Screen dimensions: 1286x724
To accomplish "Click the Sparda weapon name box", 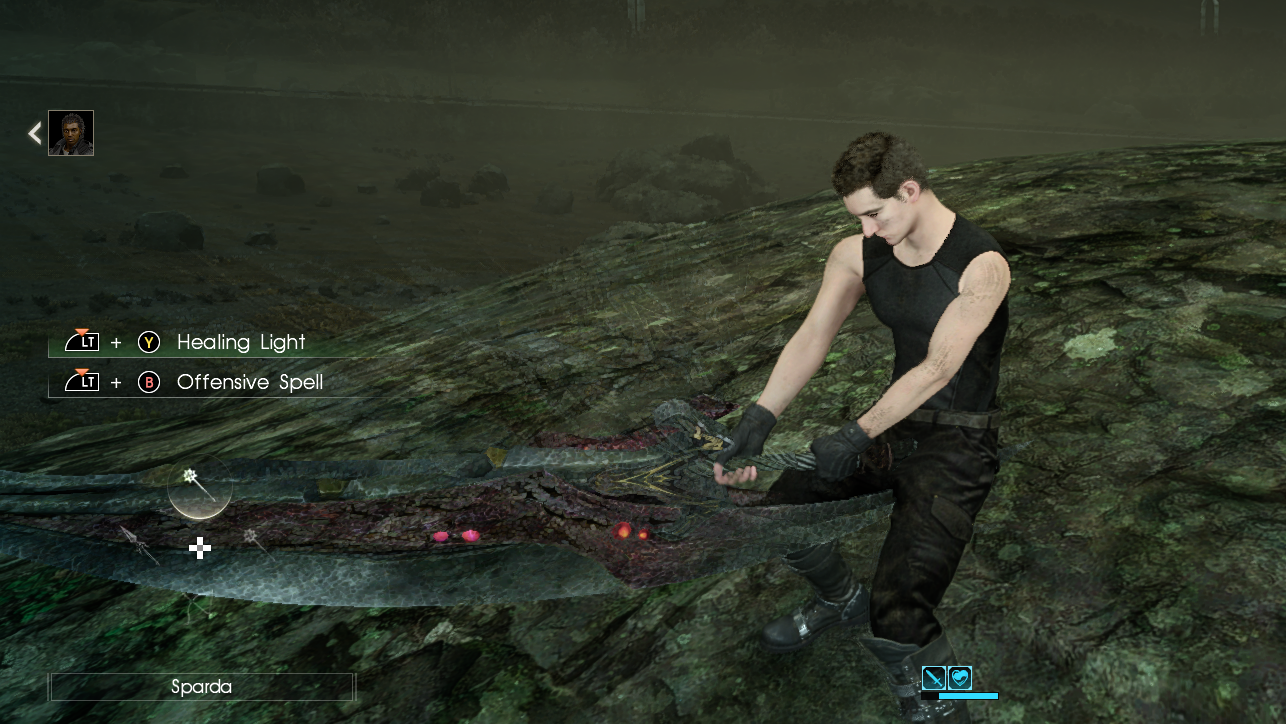I will pos(202,687).
